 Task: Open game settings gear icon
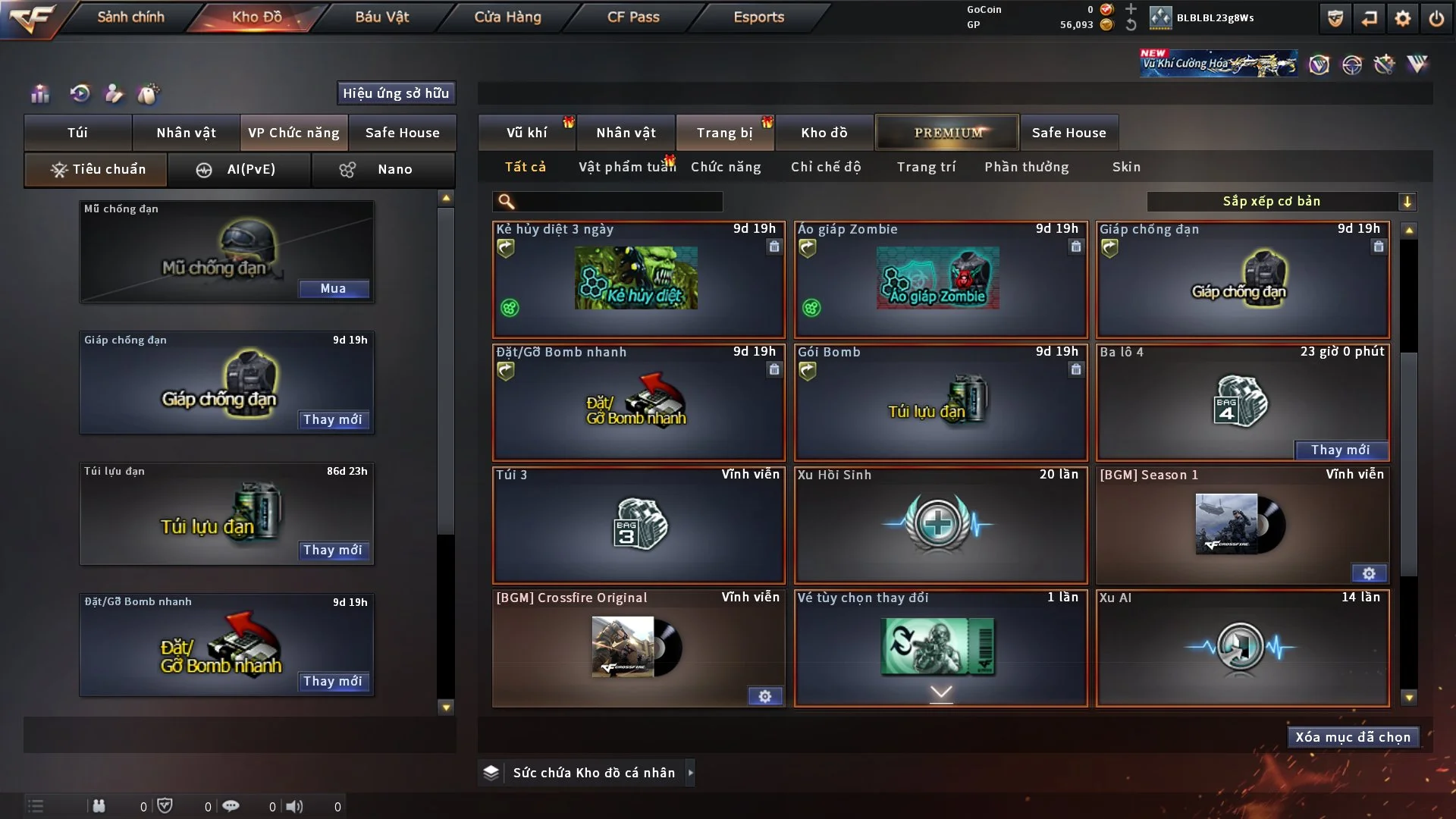click(1403, 18)
